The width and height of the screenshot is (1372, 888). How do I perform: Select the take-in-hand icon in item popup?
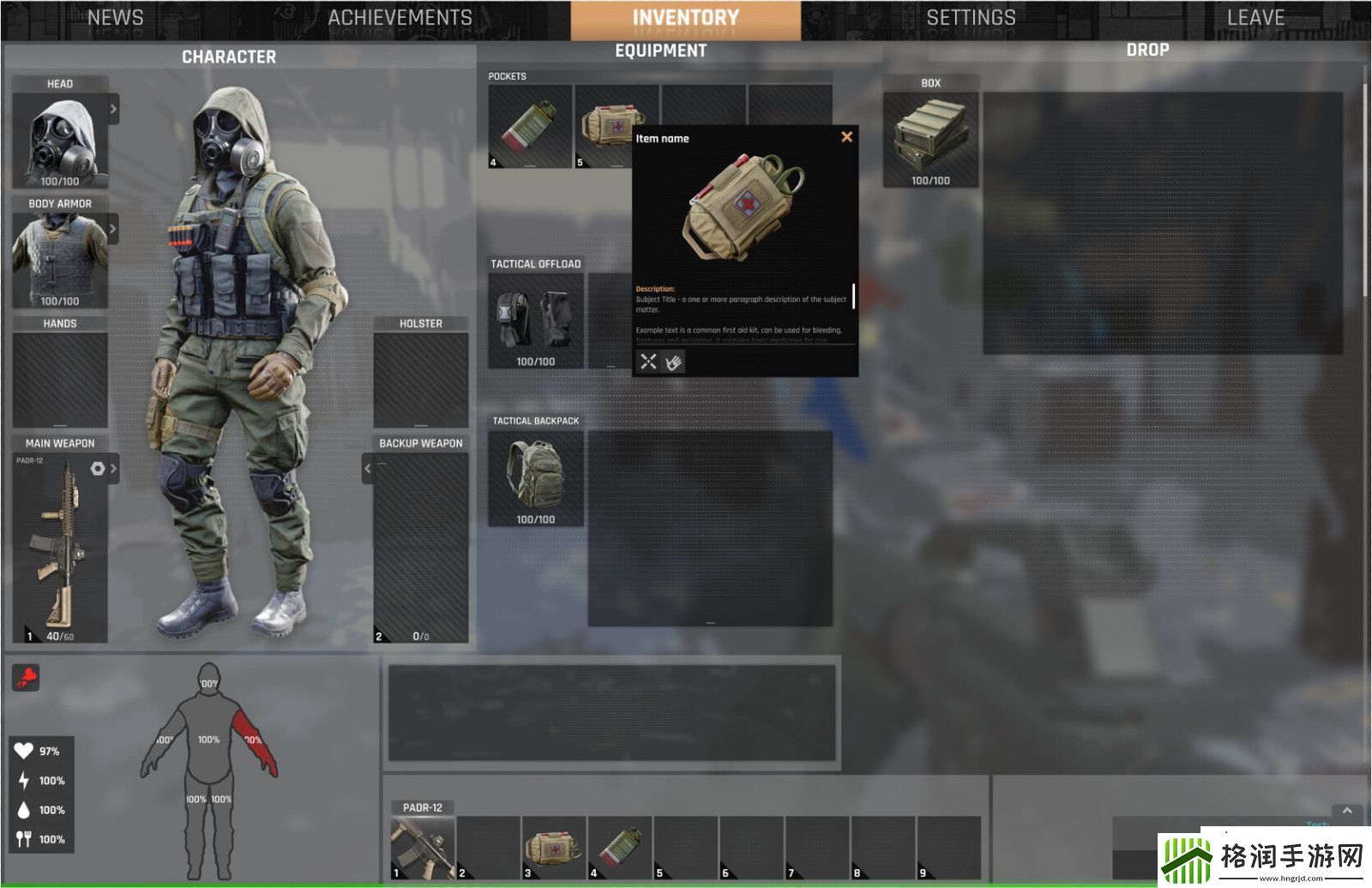coord(675,363)
